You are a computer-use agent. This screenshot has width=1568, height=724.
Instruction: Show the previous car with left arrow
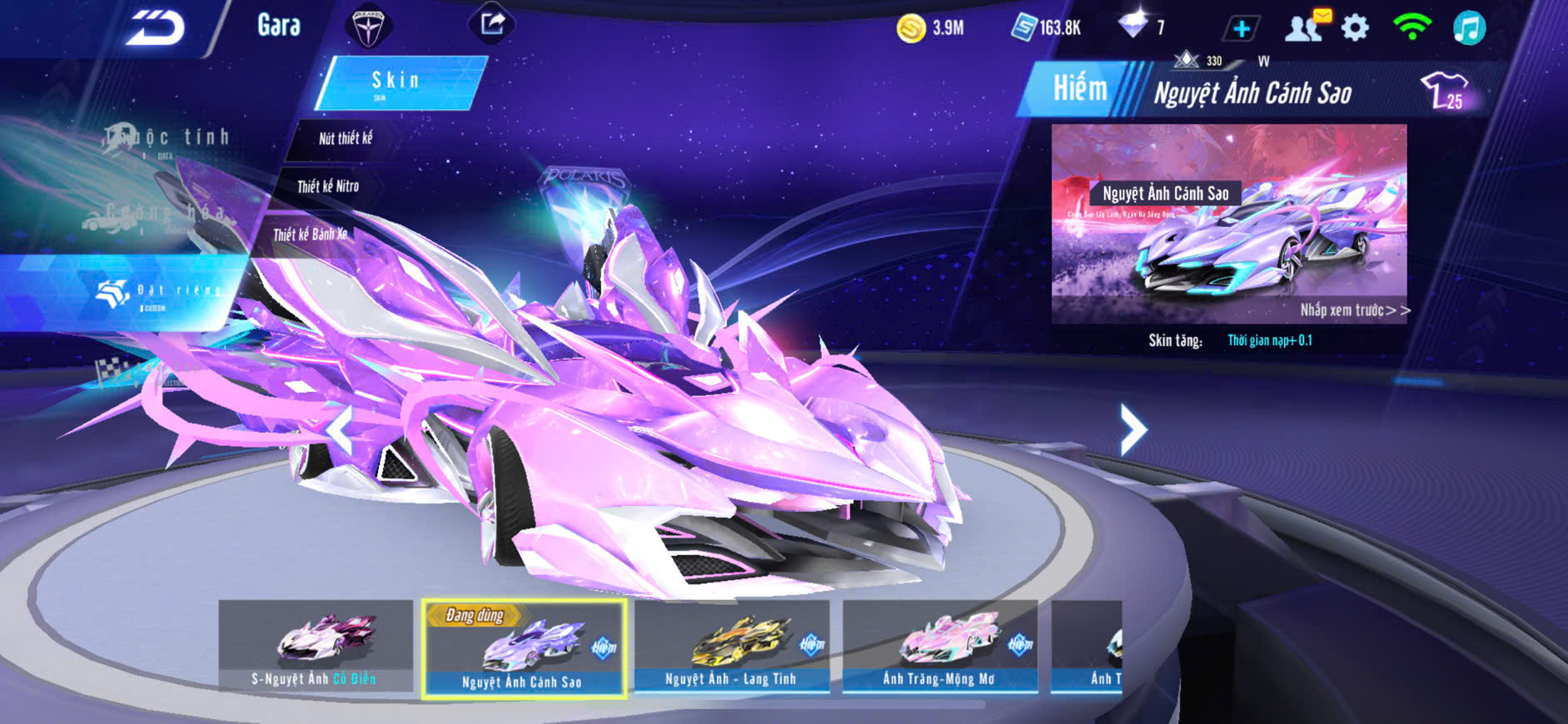[x=341, y=429]
